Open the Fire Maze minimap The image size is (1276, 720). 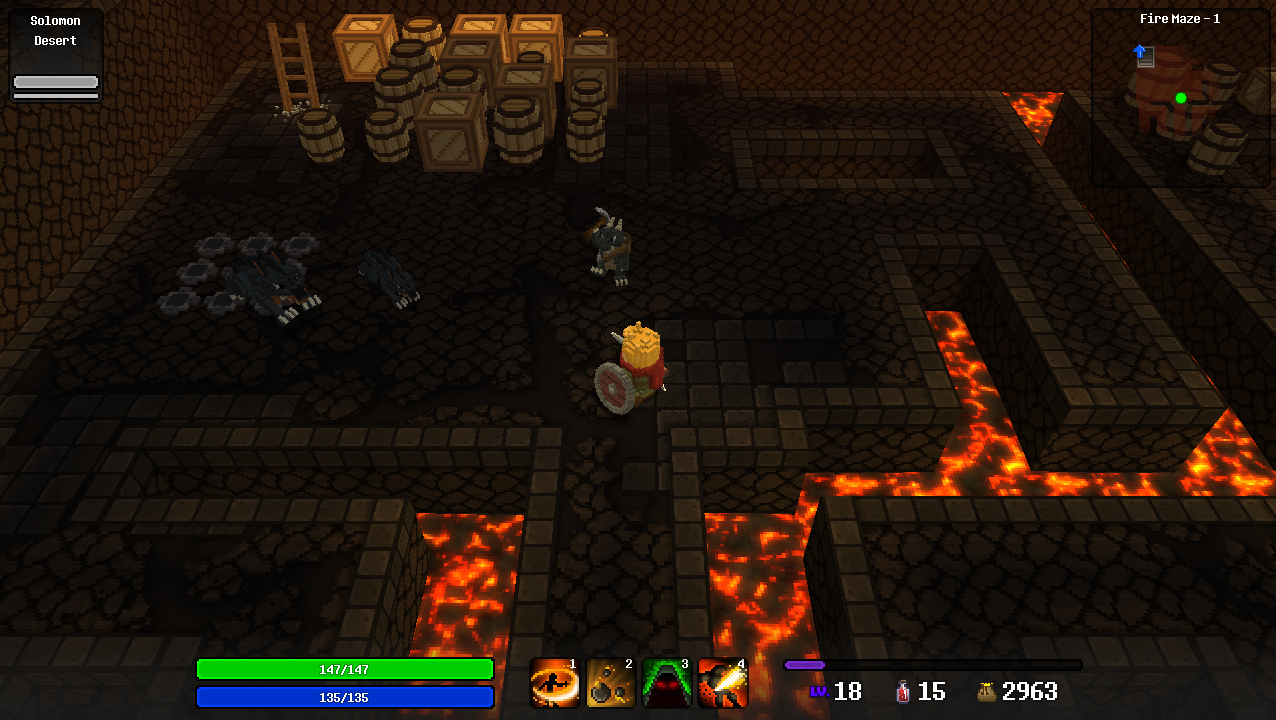[x=1180, y=98]
